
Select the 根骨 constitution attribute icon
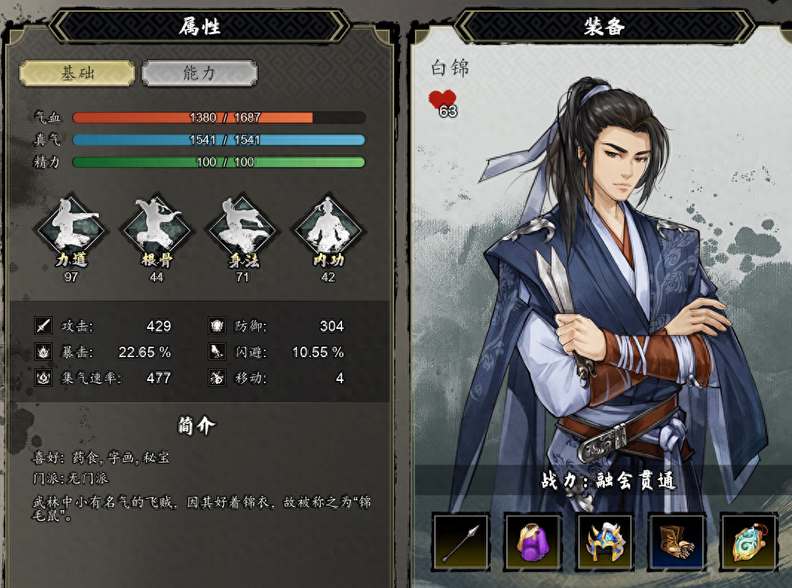click(x=155, y=228)
